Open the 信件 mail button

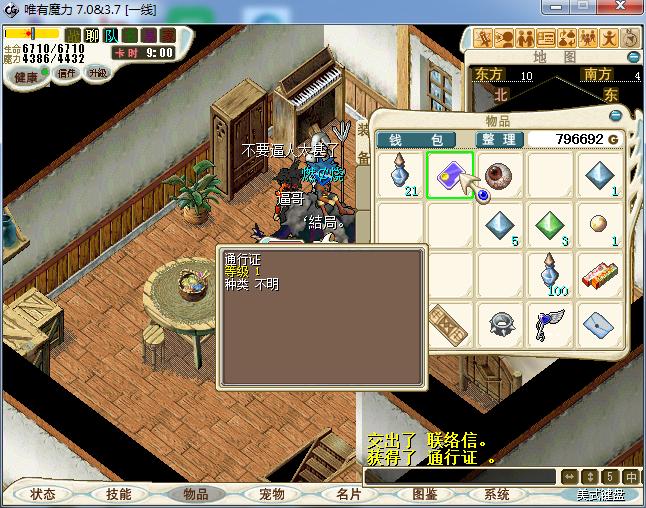66,73
